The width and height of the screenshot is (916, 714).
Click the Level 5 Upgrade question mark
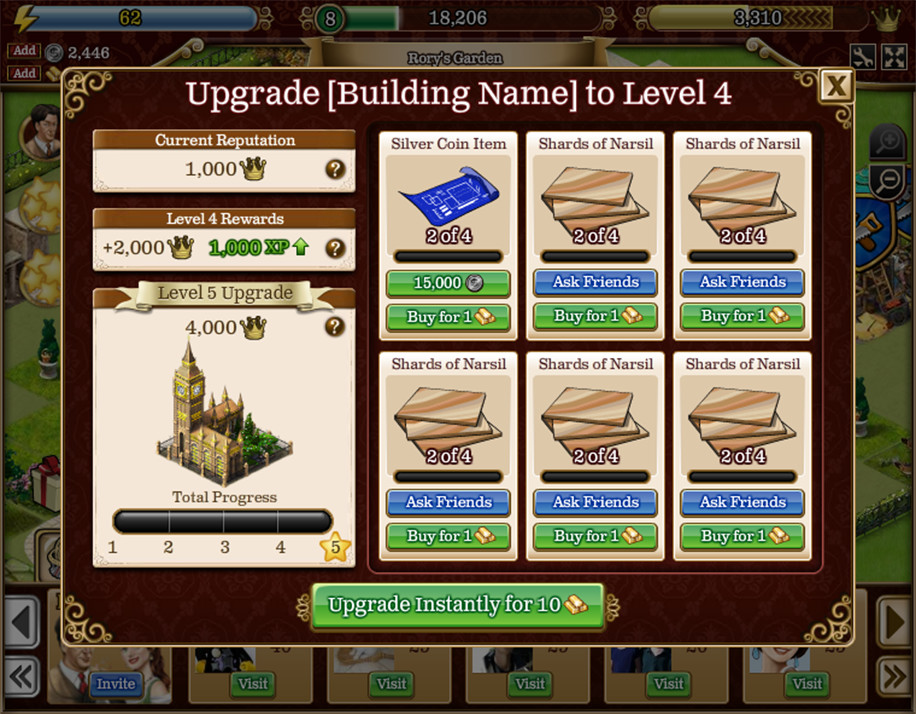[x=335, y=327]
